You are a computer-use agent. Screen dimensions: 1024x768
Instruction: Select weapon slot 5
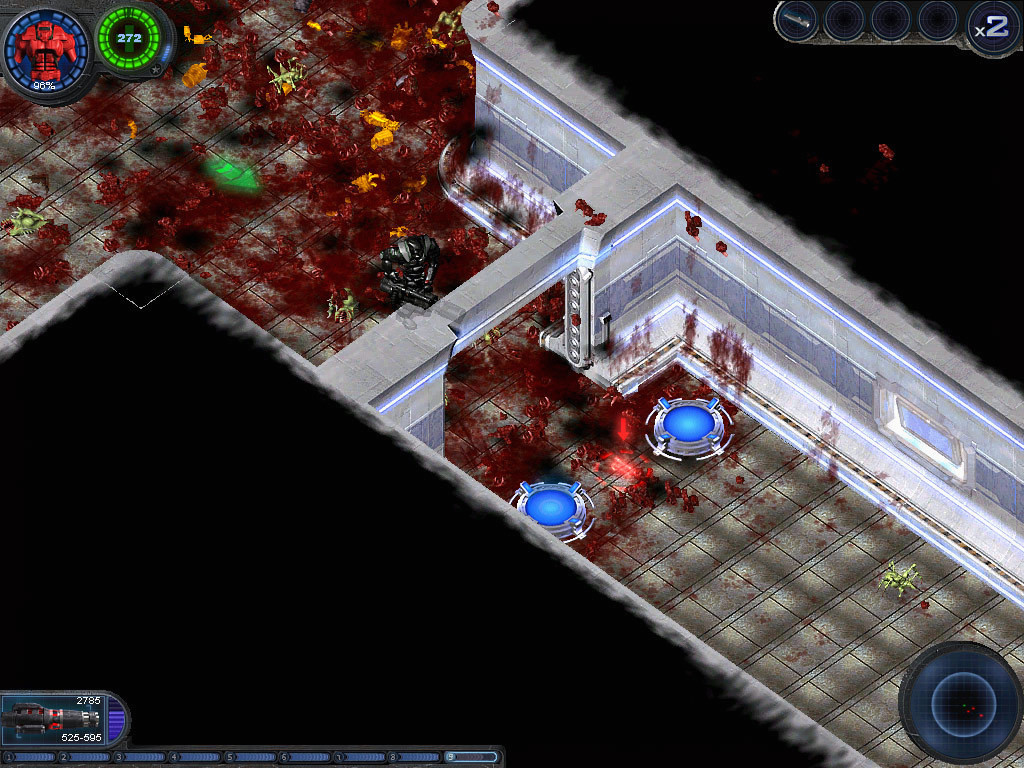tap(250, 757)
